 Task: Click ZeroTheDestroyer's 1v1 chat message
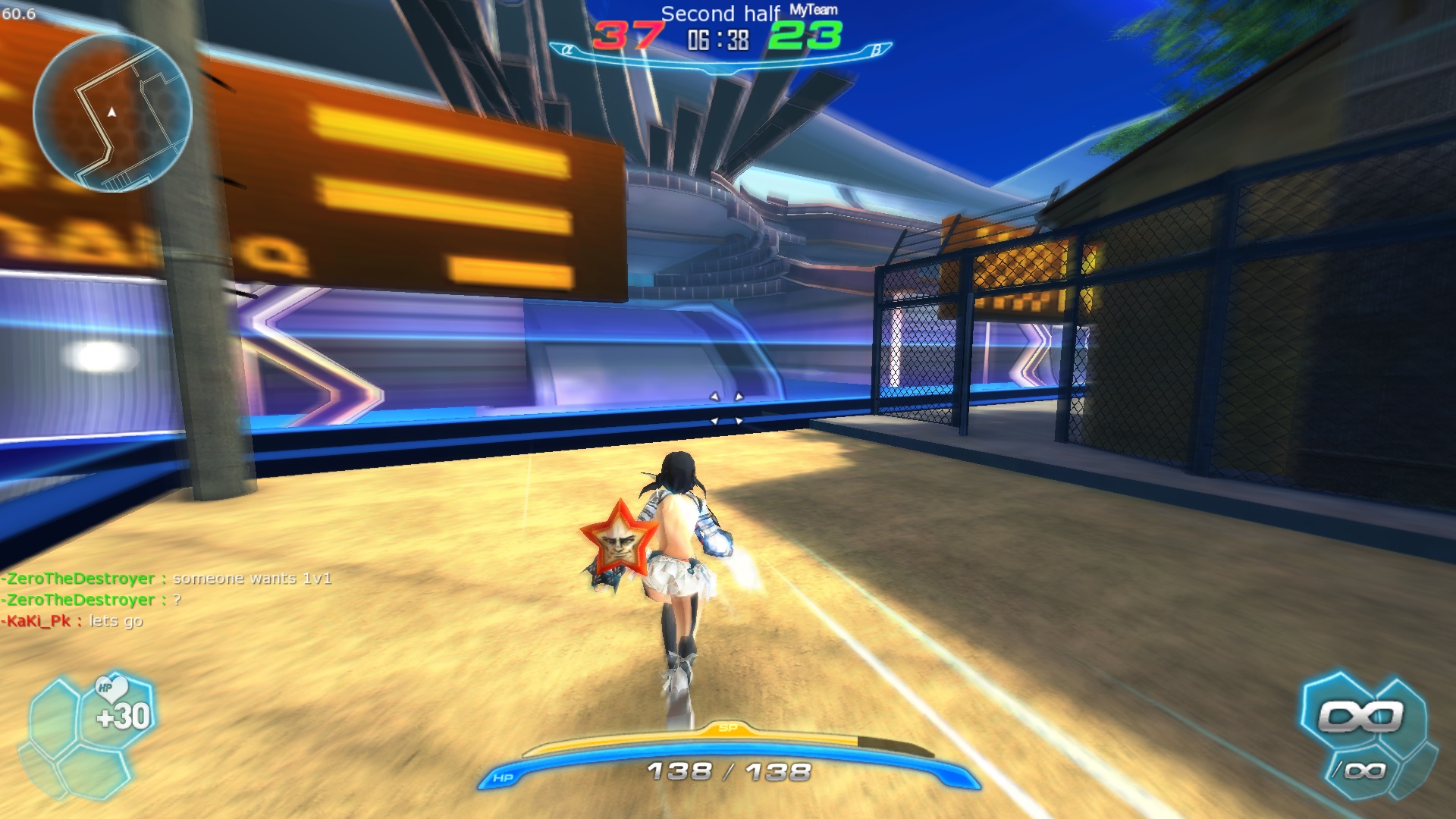tap(167, 579)
